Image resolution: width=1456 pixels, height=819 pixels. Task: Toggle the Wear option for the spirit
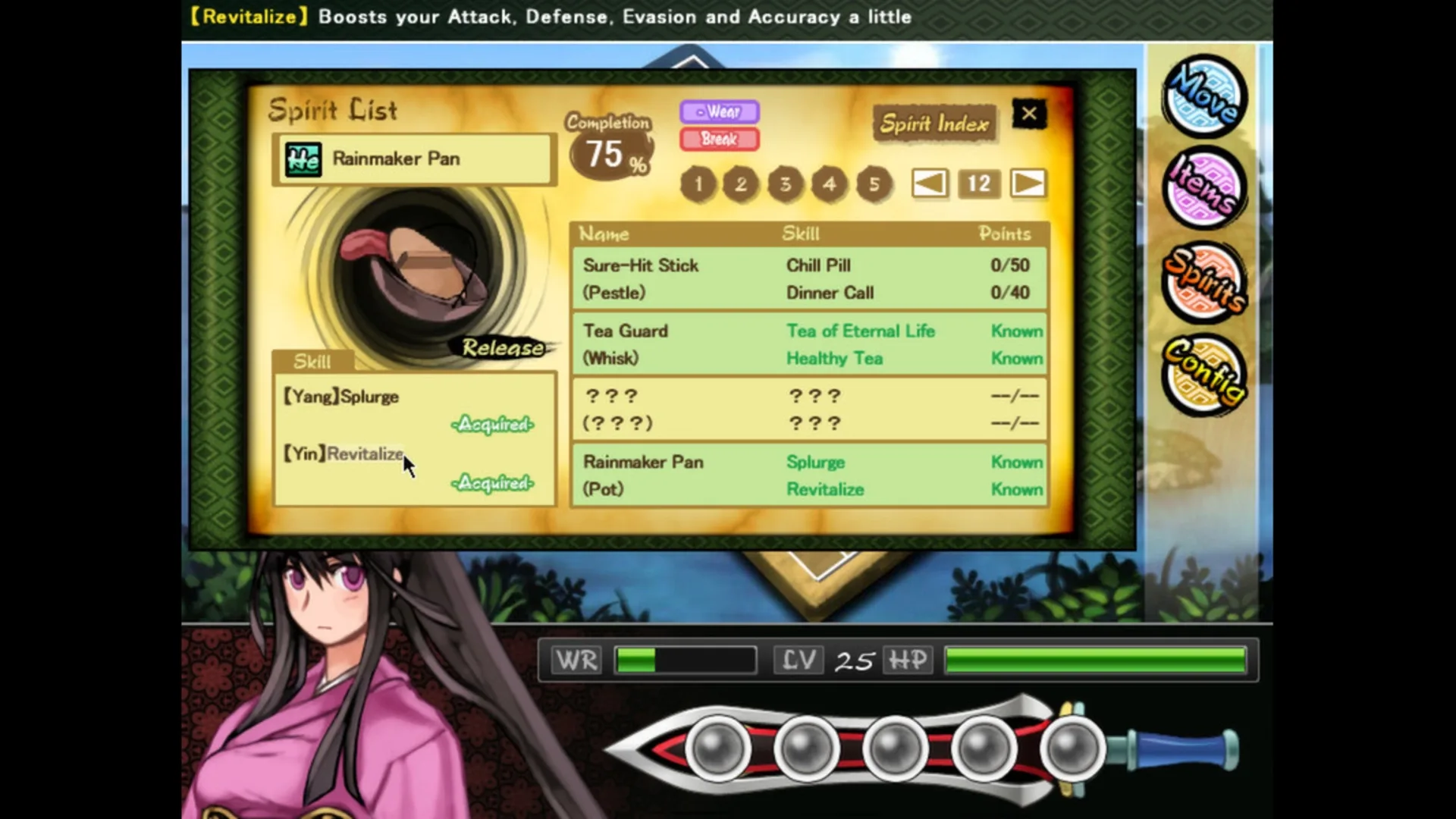pos(719,112)
